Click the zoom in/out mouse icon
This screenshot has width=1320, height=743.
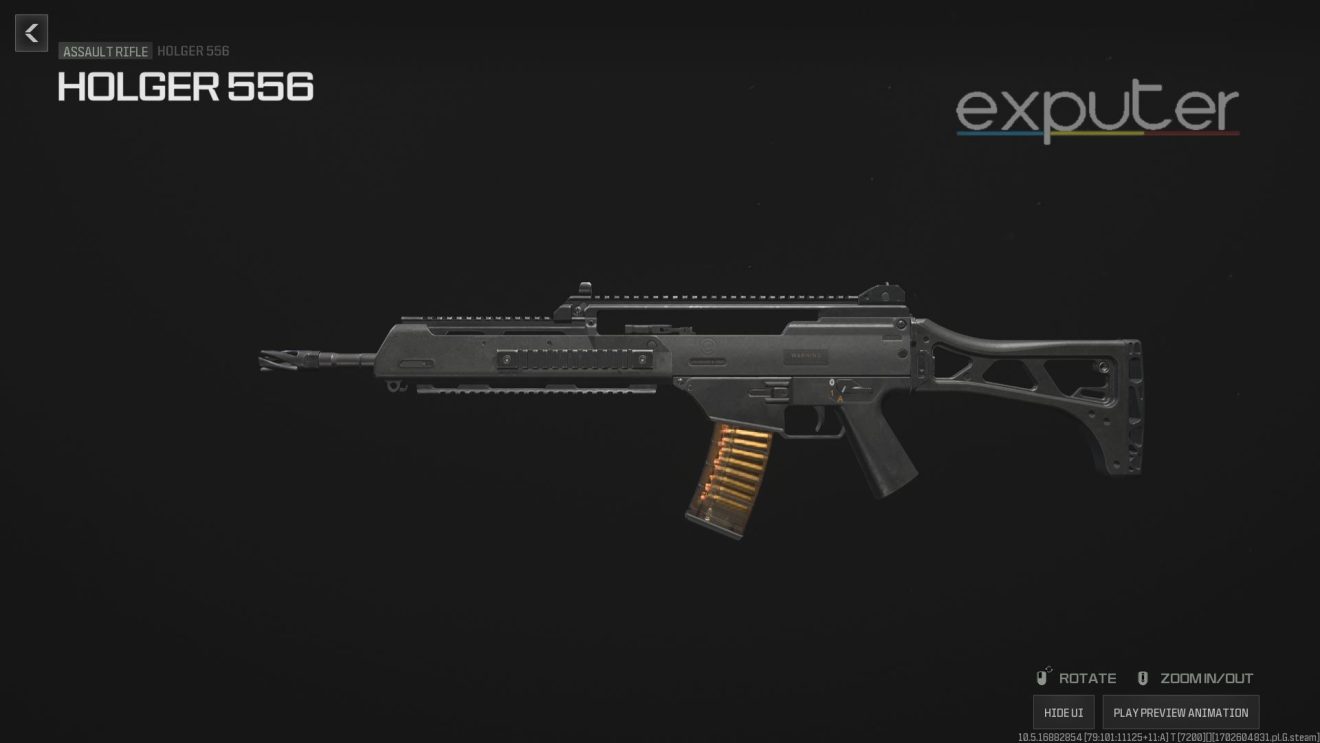tap(1142, 677)
